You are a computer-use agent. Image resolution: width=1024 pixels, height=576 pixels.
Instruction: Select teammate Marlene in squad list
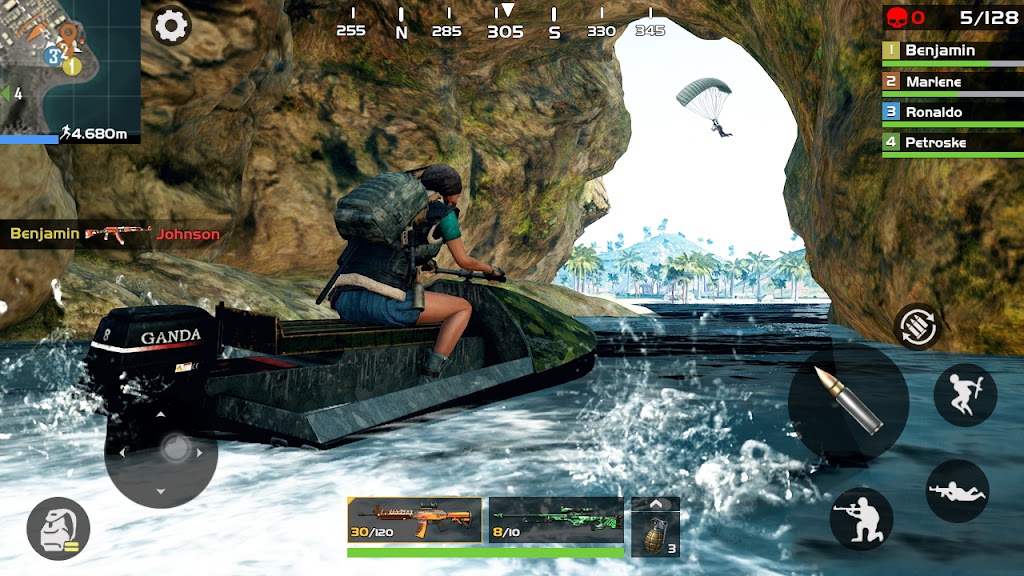(x=952, y=82)
